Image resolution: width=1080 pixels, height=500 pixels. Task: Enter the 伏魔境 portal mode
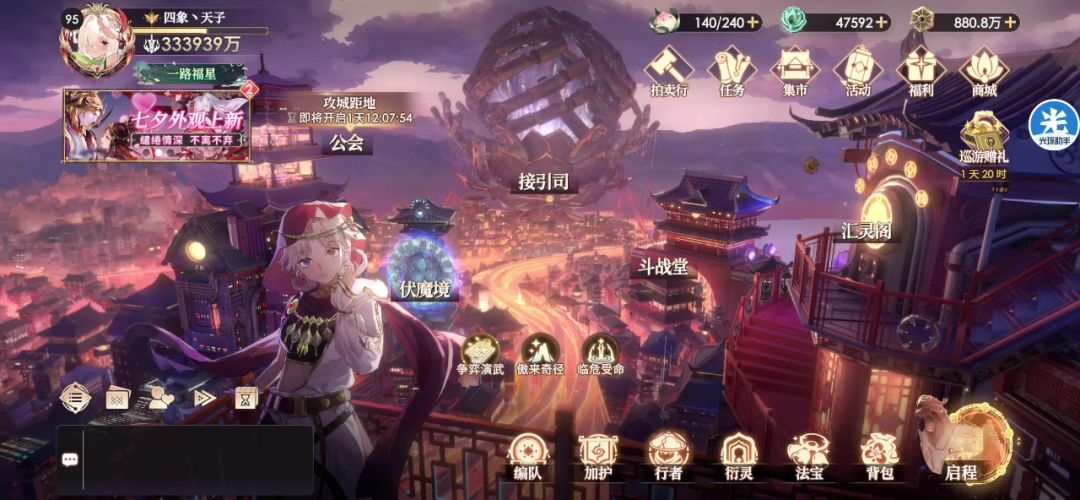click(x=424, y=272)
